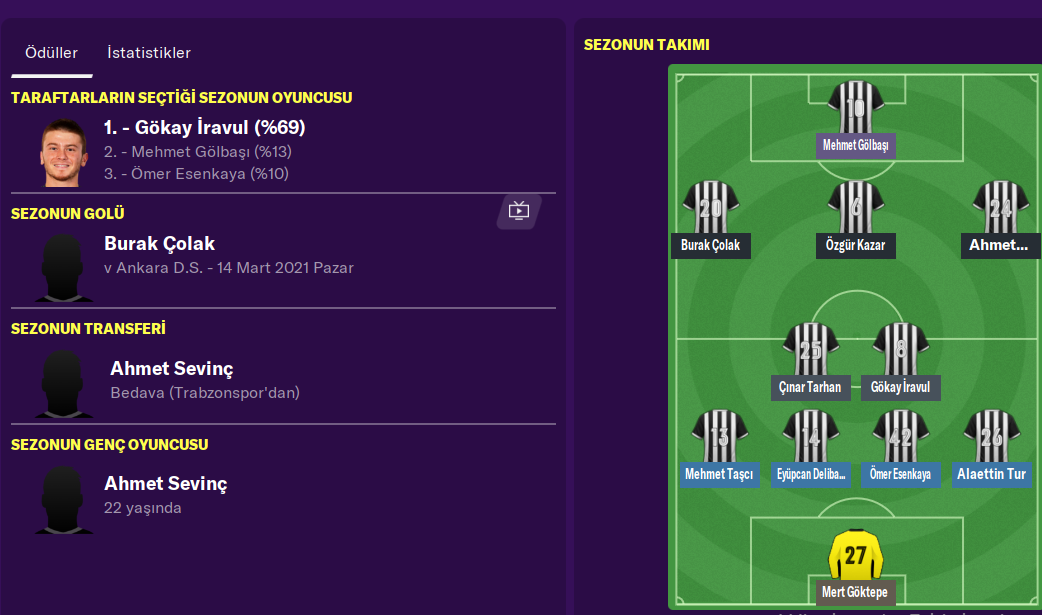Open Gökay İravul's face portrait
This screenshot has width=1042, height=615.
64,152
